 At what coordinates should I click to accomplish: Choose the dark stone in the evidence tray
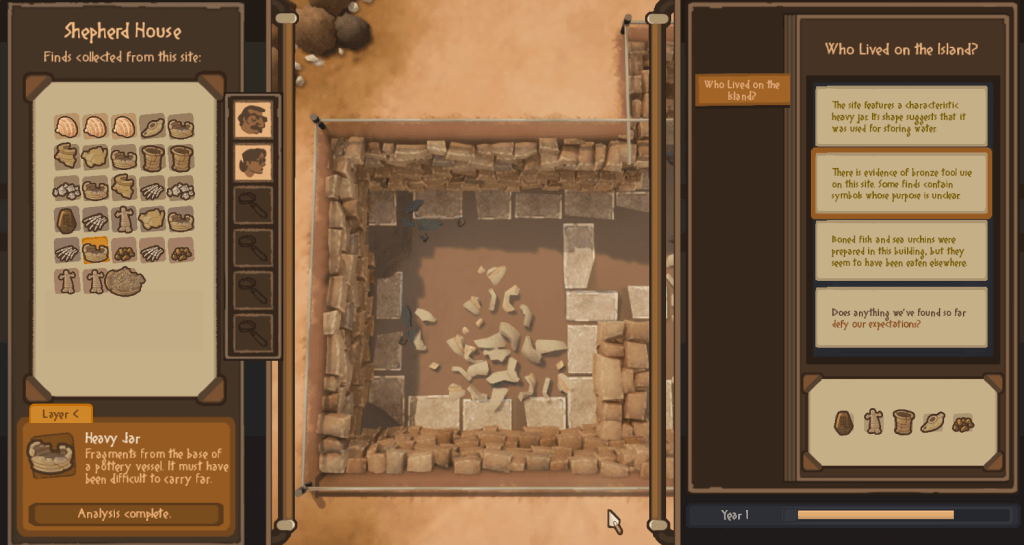844,423
